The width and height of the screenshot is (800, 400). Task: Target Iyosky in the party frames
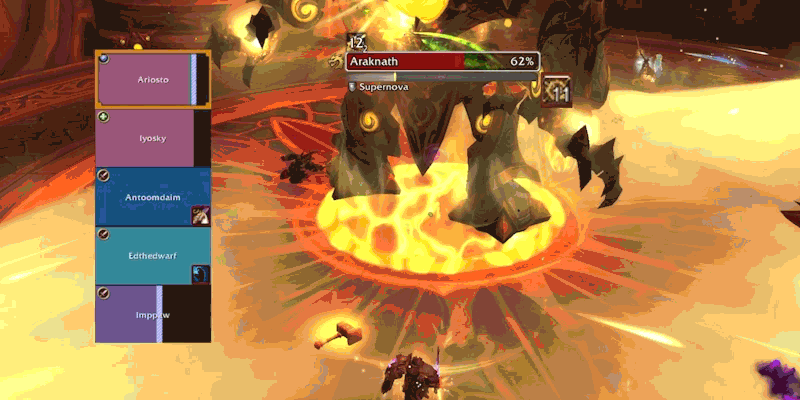coord(152,138)
